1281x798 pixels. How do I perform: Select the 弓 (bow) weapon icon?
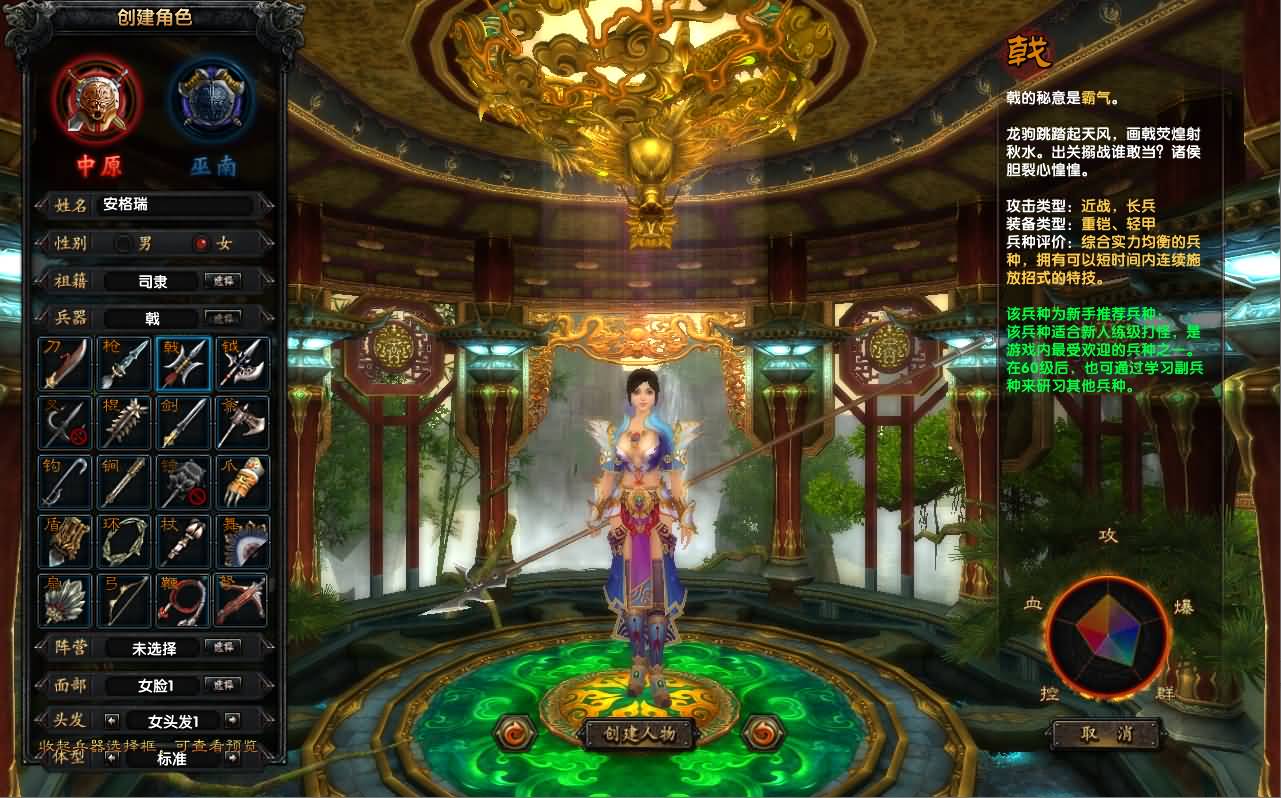point(123,599)
